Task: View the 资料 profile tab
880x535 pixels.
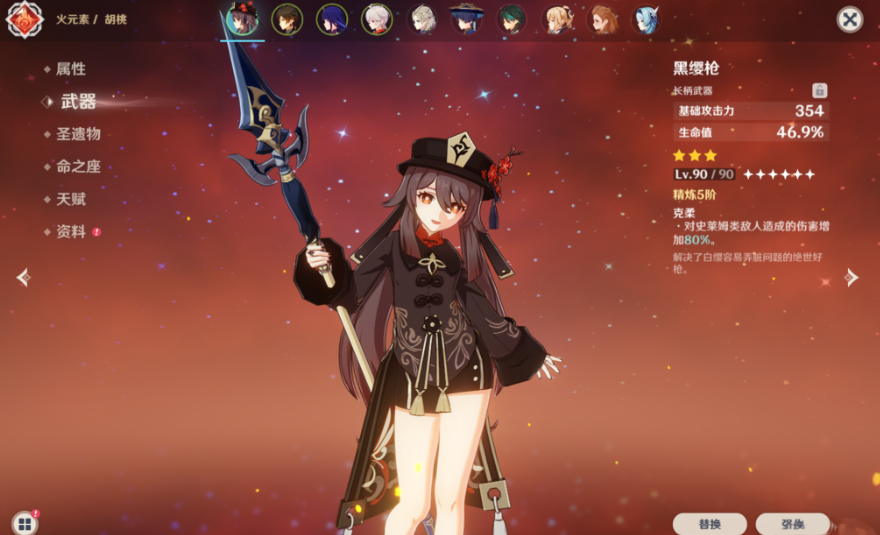Action: [71, 232]
